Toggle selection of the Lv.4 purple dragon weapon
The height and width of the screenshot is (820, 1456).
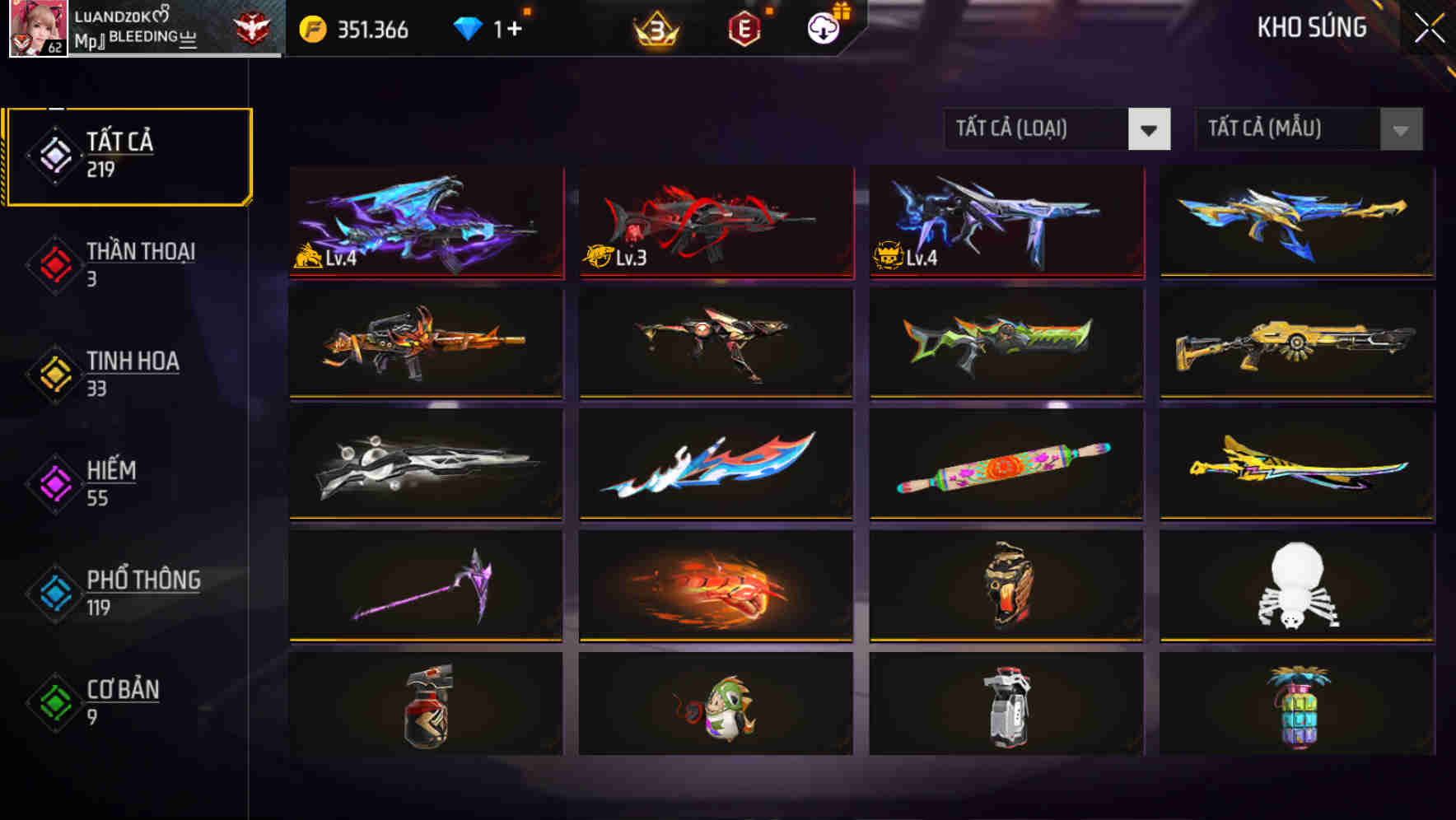pos(425,224)
